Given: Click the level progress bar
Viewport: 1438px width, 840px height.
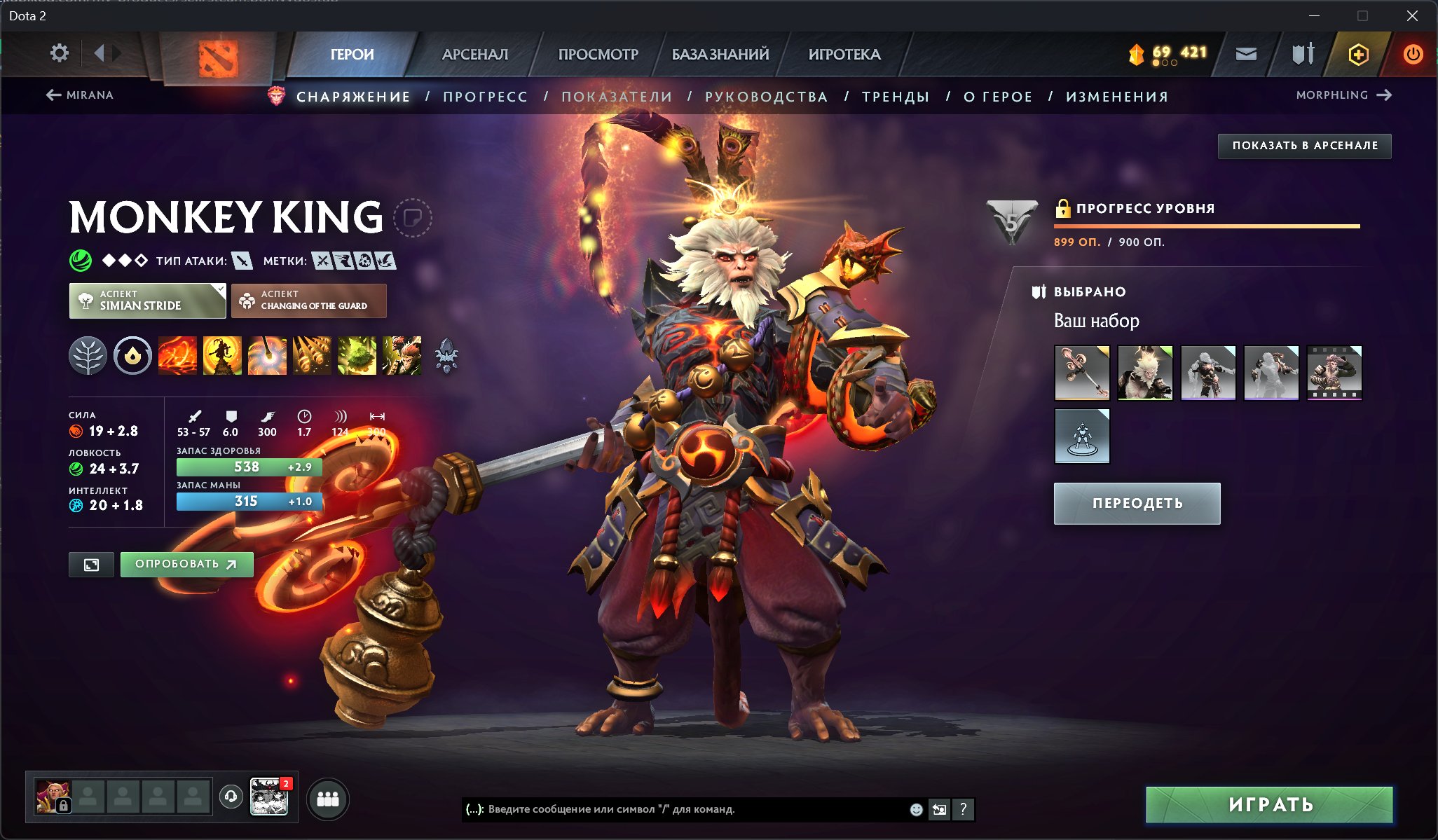Looking at the screenshot, I should click(1205, 226).
